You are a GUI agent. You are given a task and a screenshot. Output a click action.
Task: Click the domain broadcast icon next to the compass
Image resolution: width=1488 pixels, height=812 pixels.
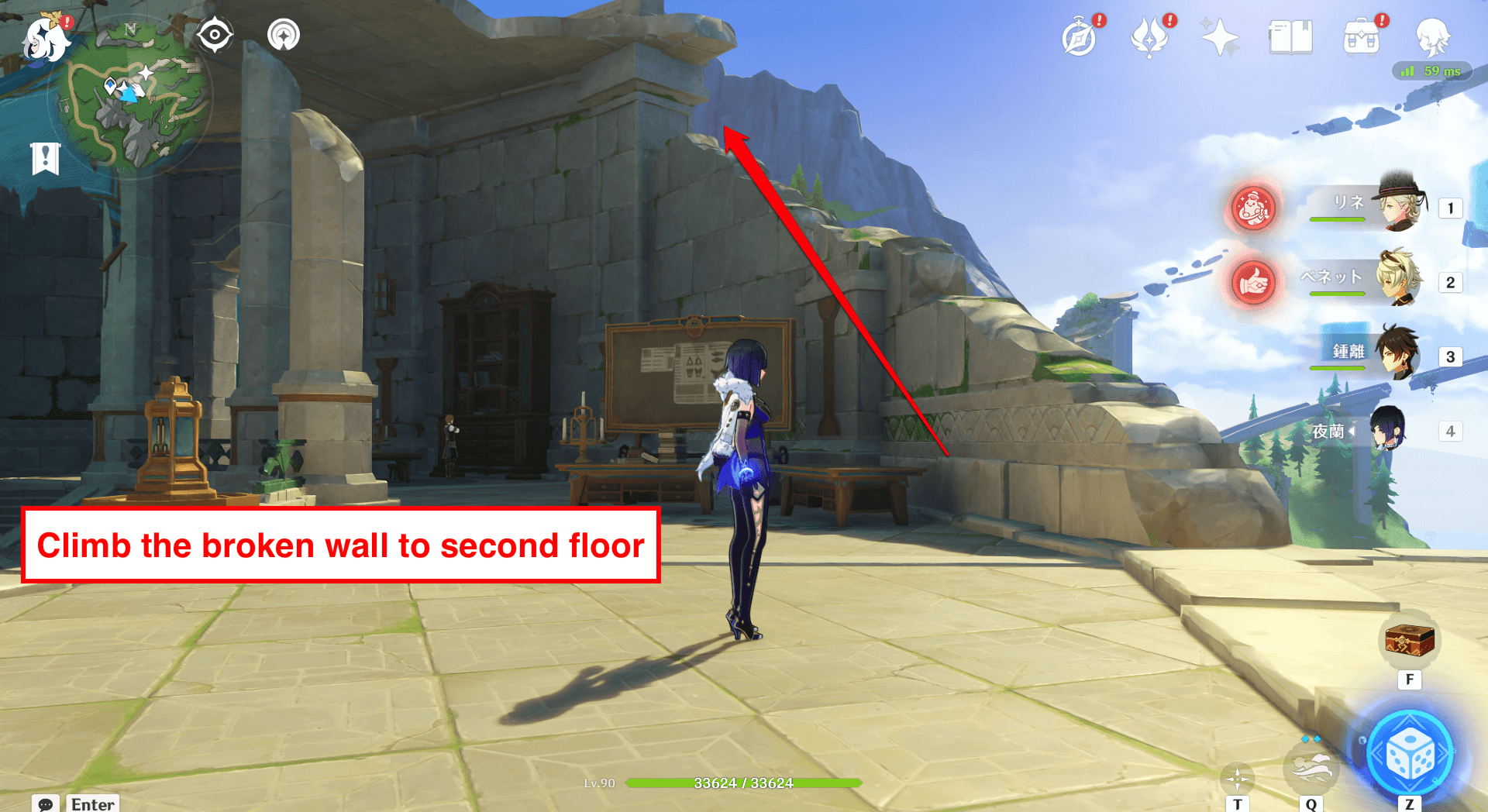(x=282, y=34)
